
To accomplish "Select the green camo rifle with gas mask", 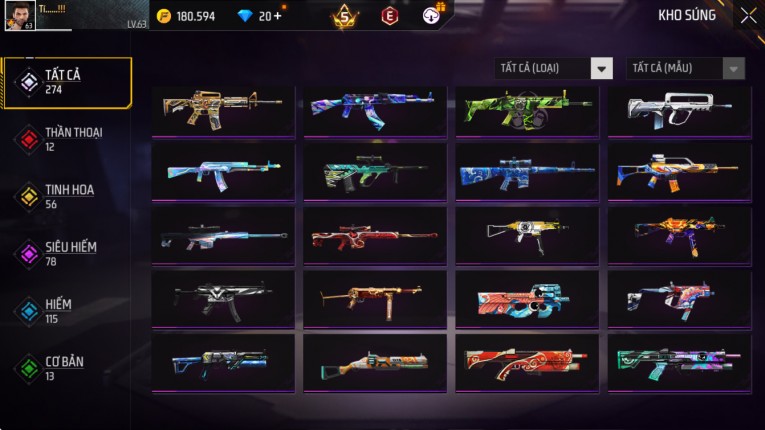I will coord(527,109).
